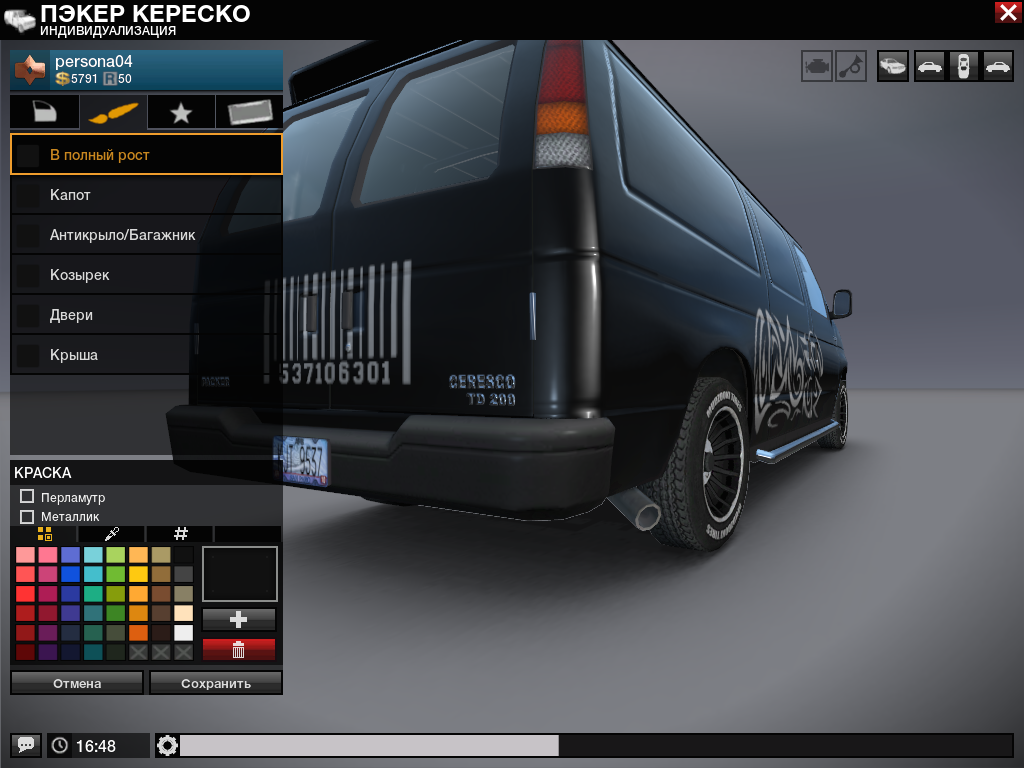Open the car door parts tab
The image size is (1024, 768).
[44, 113]
